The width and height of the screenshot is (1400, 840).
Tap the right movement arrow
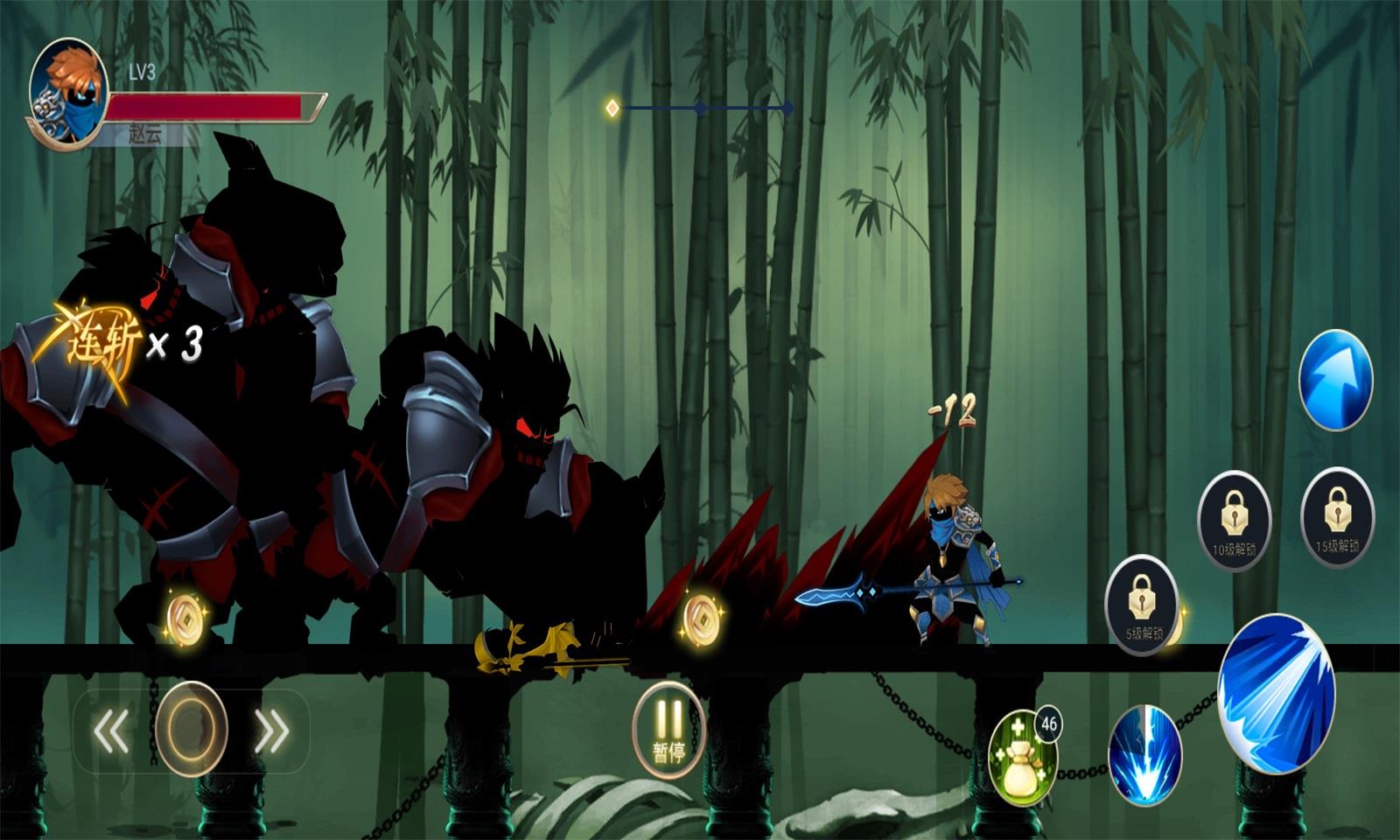[271, 731]
